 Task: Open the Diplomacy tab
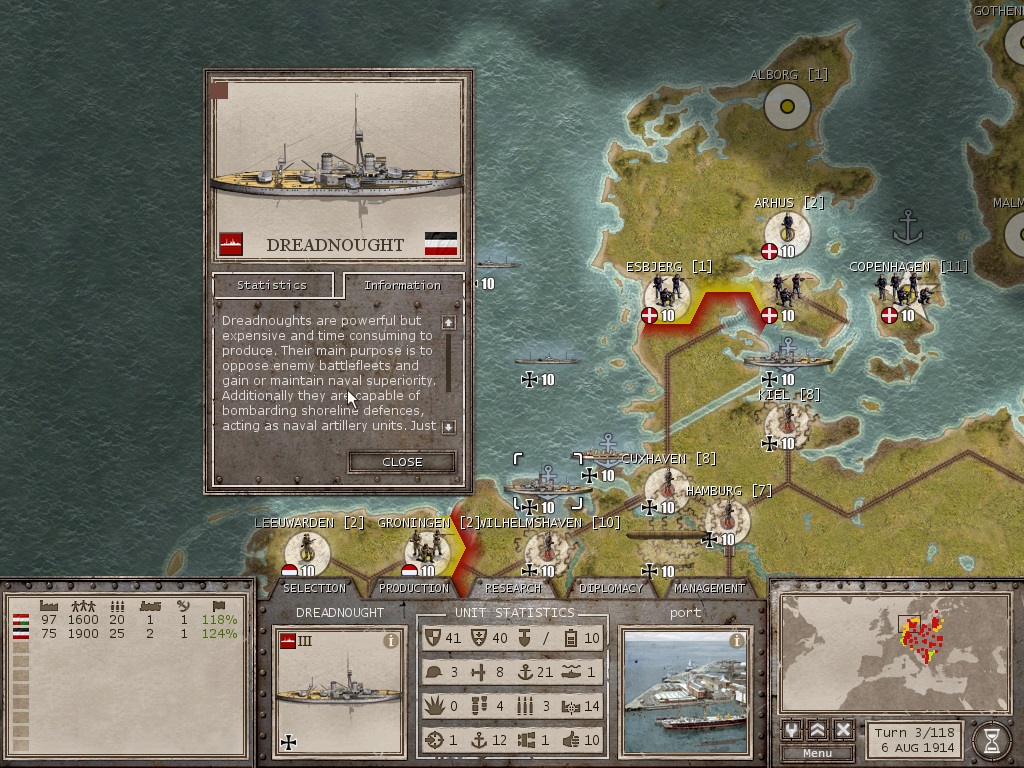tap(611, 588)
